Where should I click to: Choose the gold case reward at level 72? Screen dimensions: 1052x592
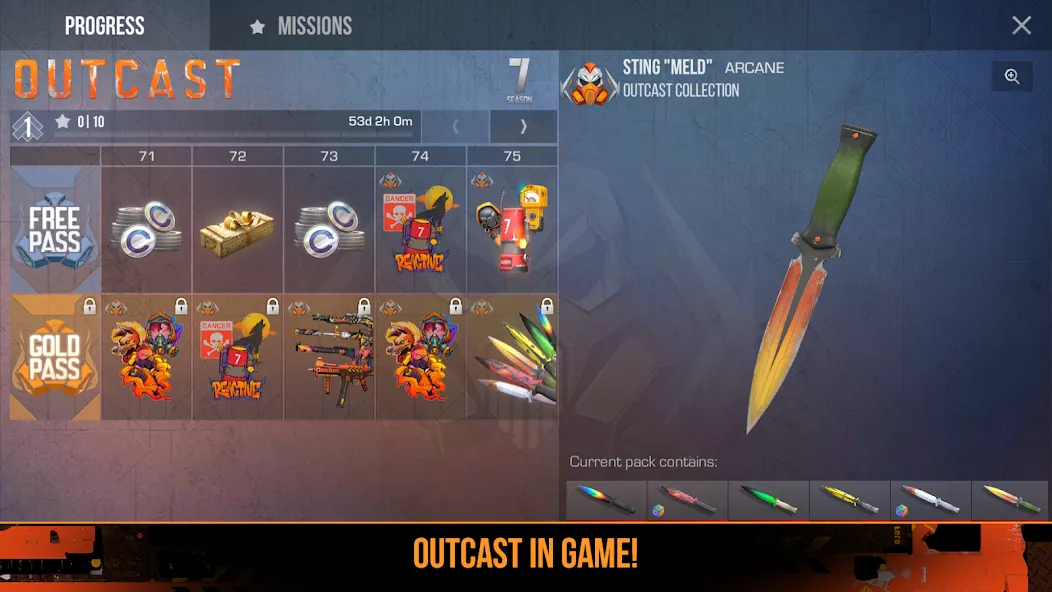(x=238, y=229)
